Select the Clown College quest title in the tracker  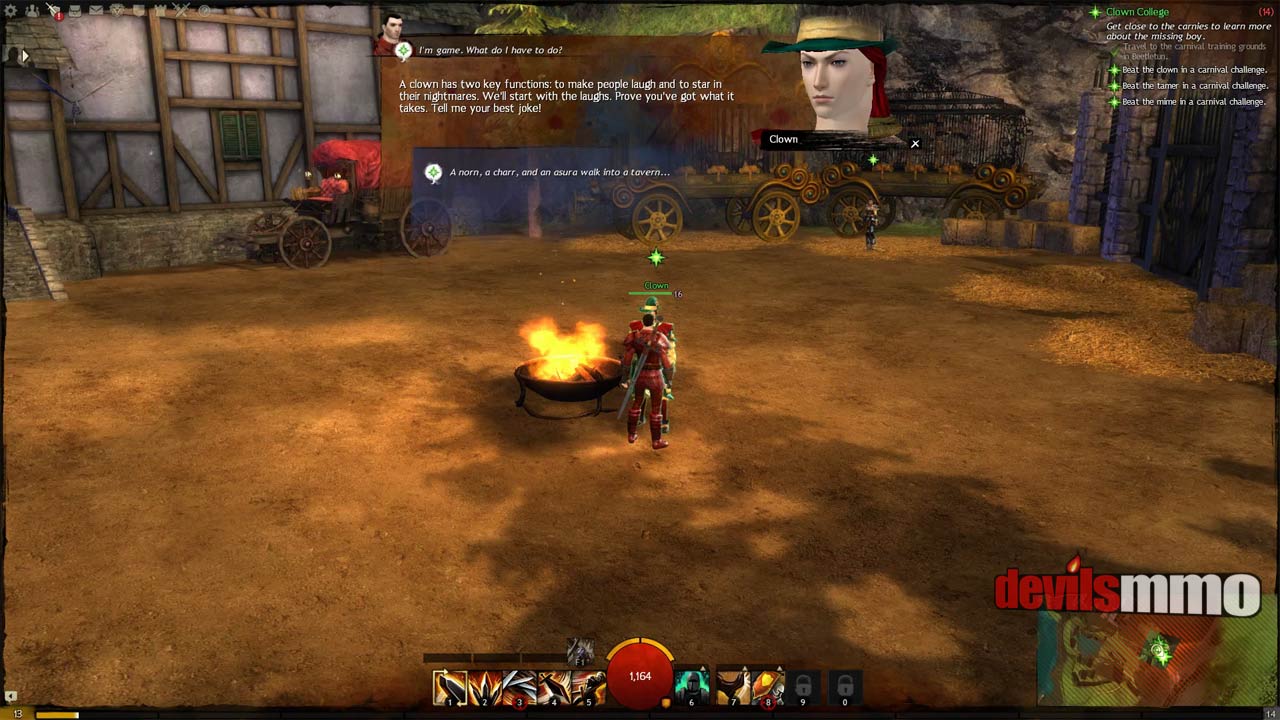[1137, 12]
